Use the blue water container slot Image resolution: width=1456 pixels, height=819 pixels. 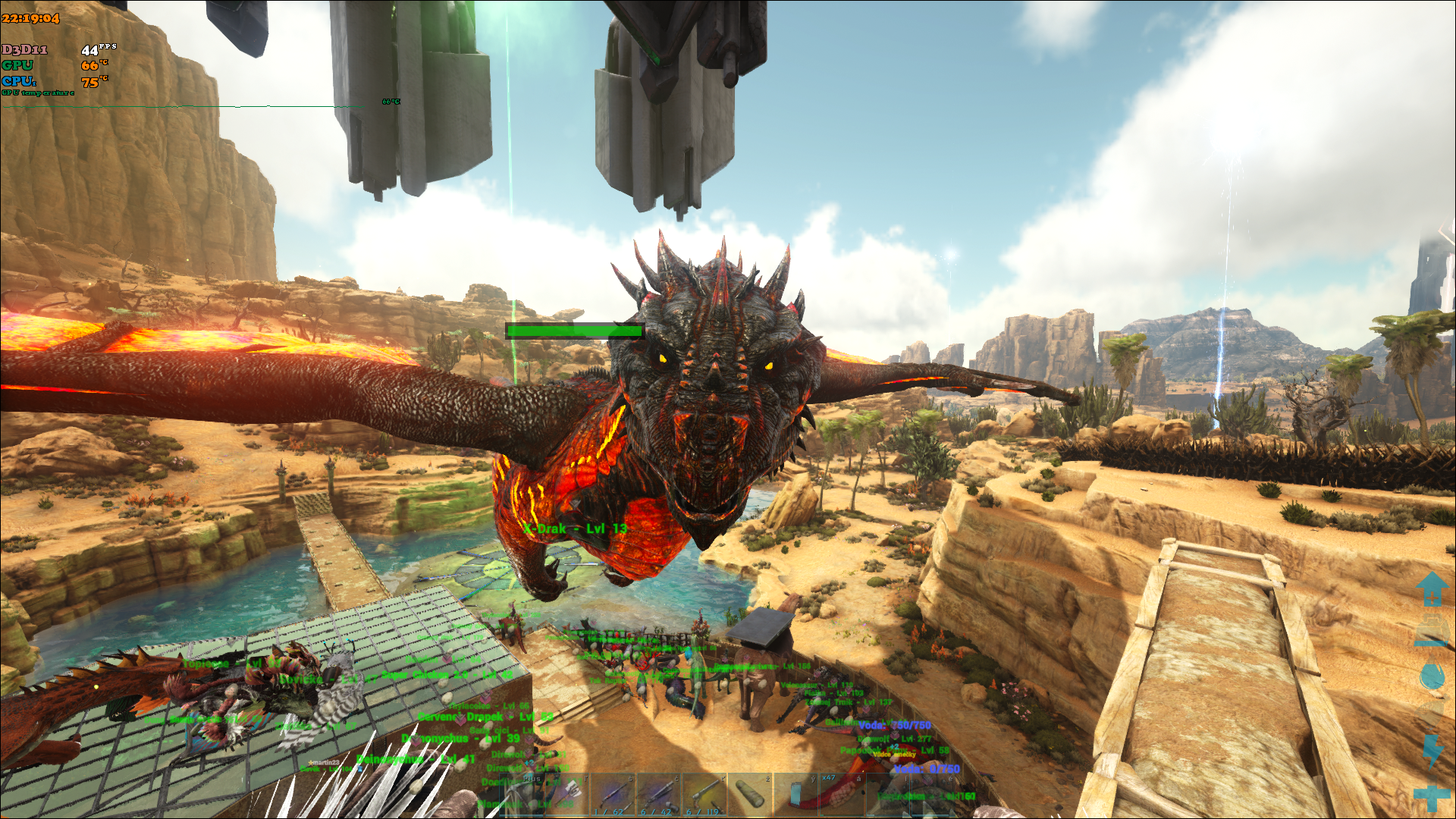[x=795, y=795]
